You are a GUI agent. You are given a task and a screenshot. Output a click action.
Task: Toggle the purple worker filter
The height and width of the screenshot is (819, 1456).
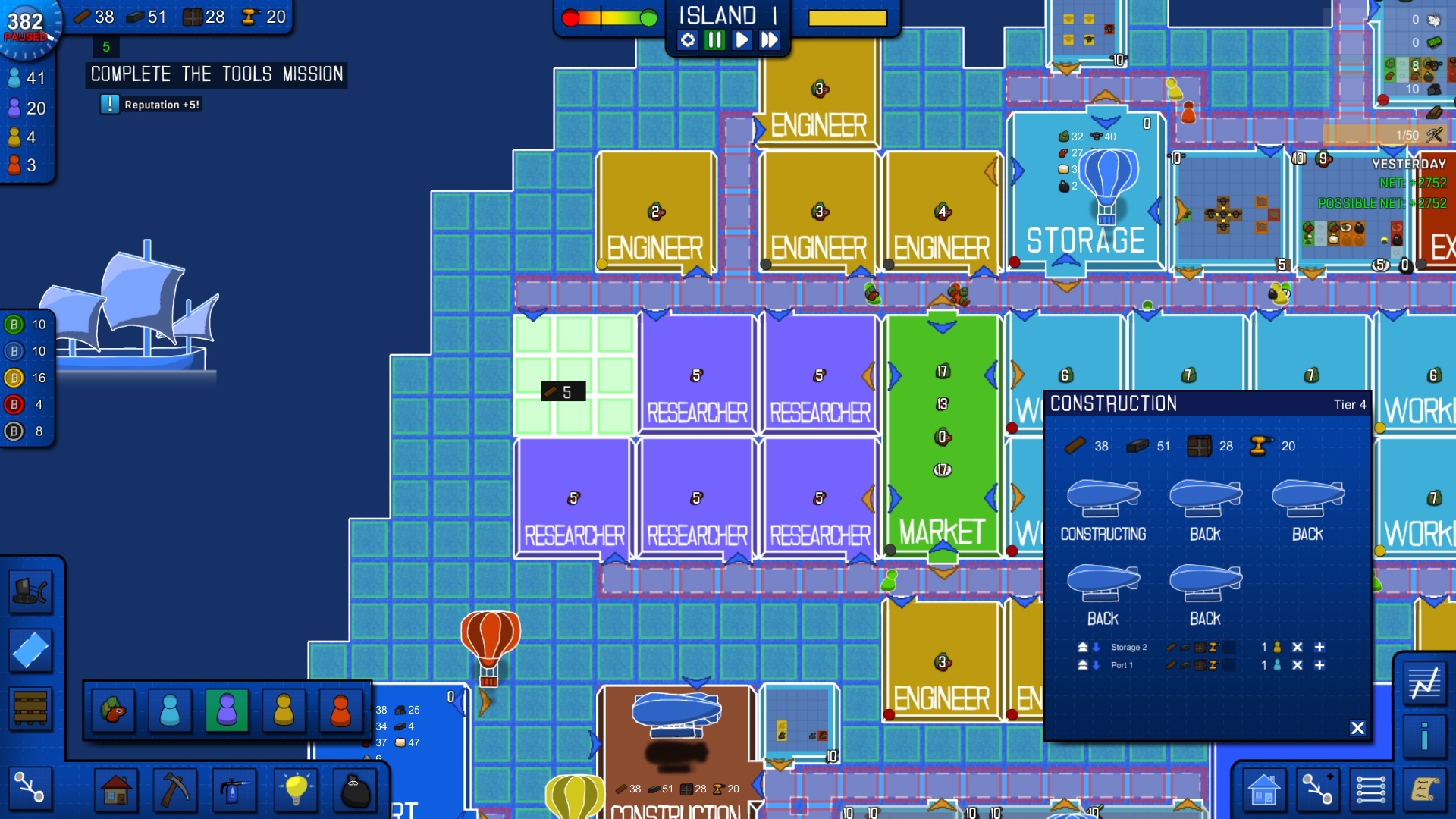(x=227, y=710)
